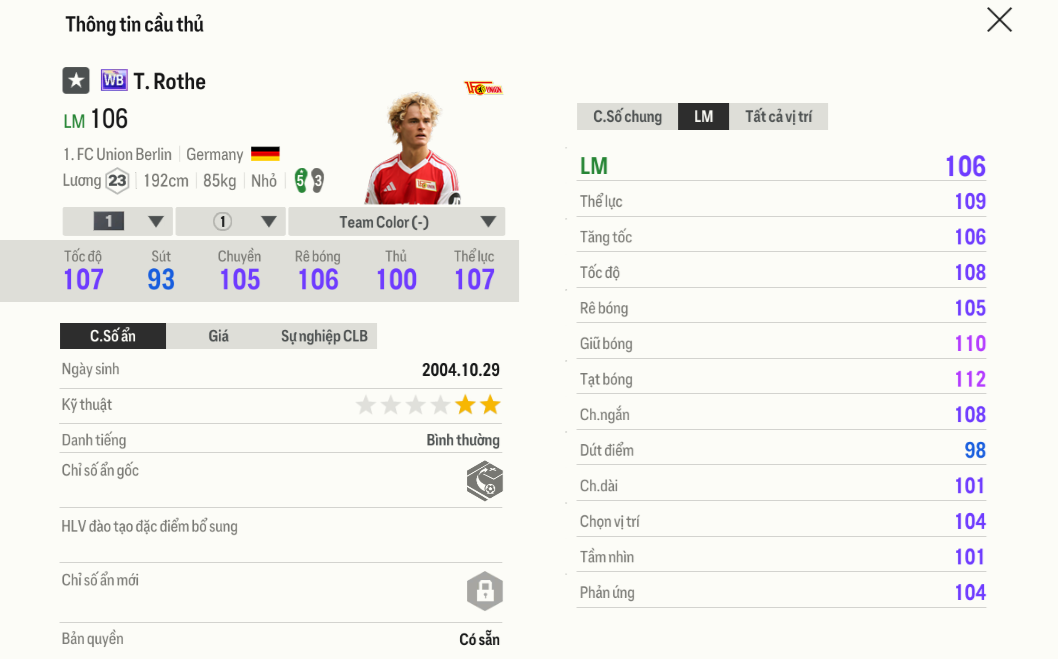Toggle the favorite star icon
The height and width of the screenshot is (659, 1058).
76,81
